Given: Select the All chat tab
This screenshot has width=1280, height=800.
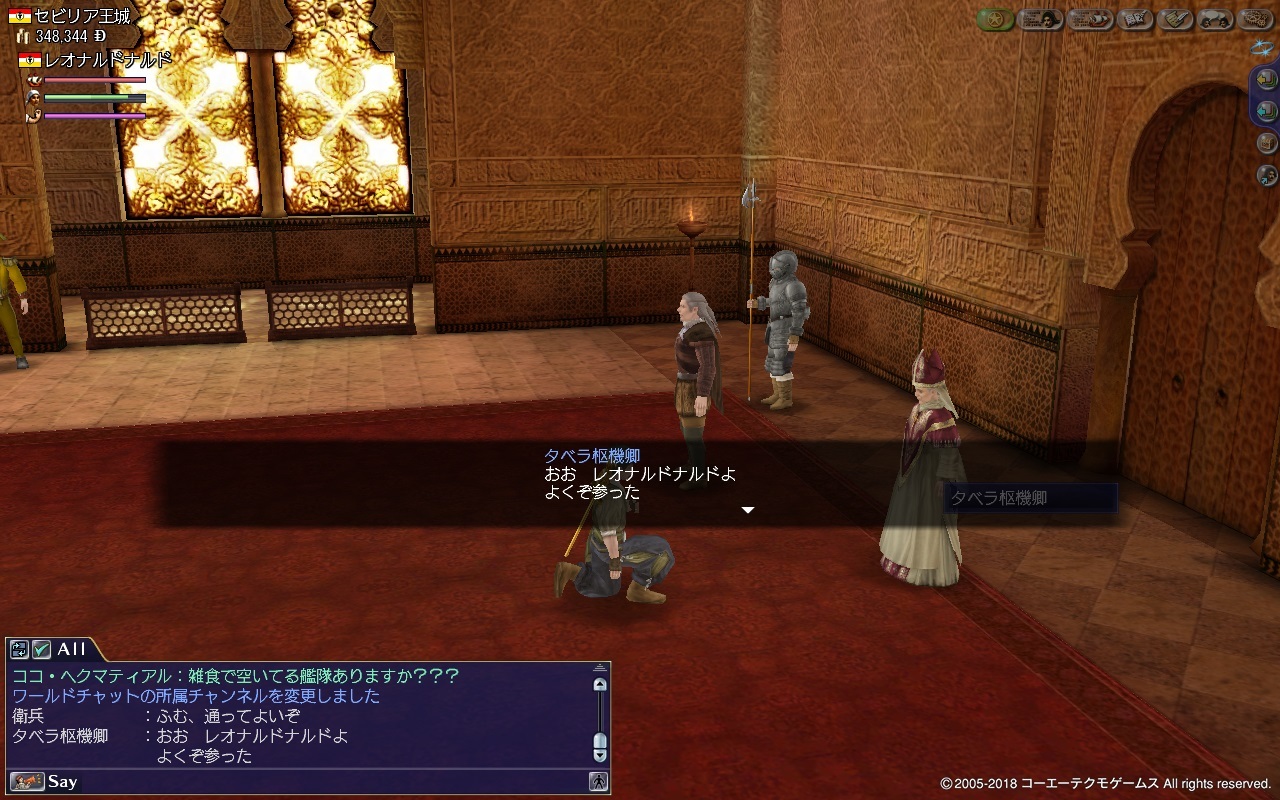Looking at the screenshot, I should point(71,649).
